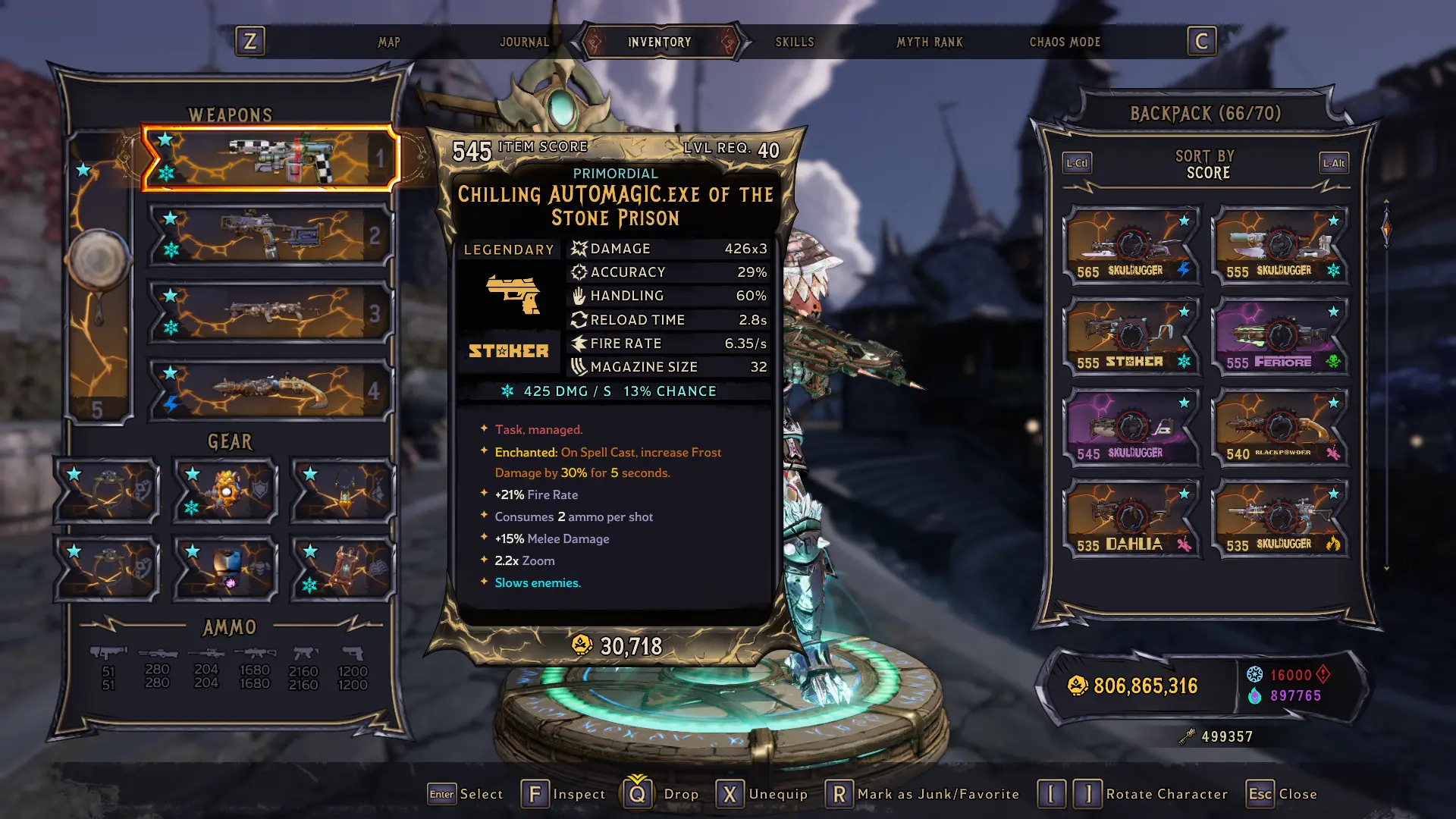This screenshot has width=1456, height=819.
Task: Choose the weapon in slot 3
Action: [270, 312]
